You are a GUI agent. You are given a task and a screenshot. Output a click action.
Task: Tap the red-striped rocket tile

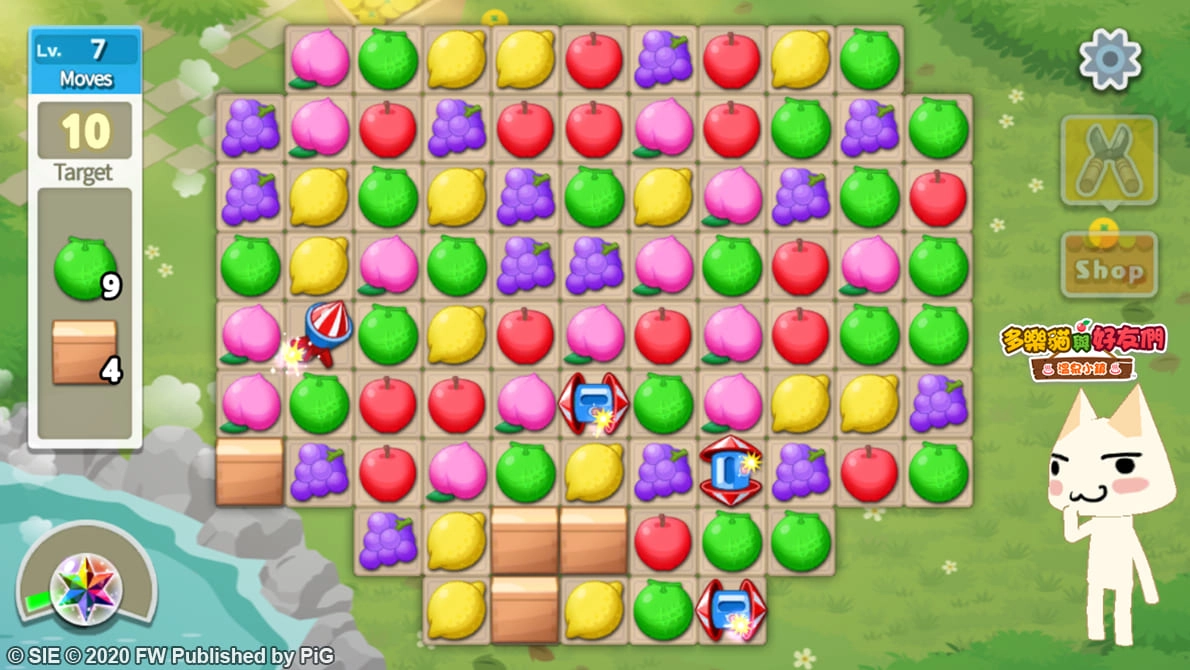323,335
